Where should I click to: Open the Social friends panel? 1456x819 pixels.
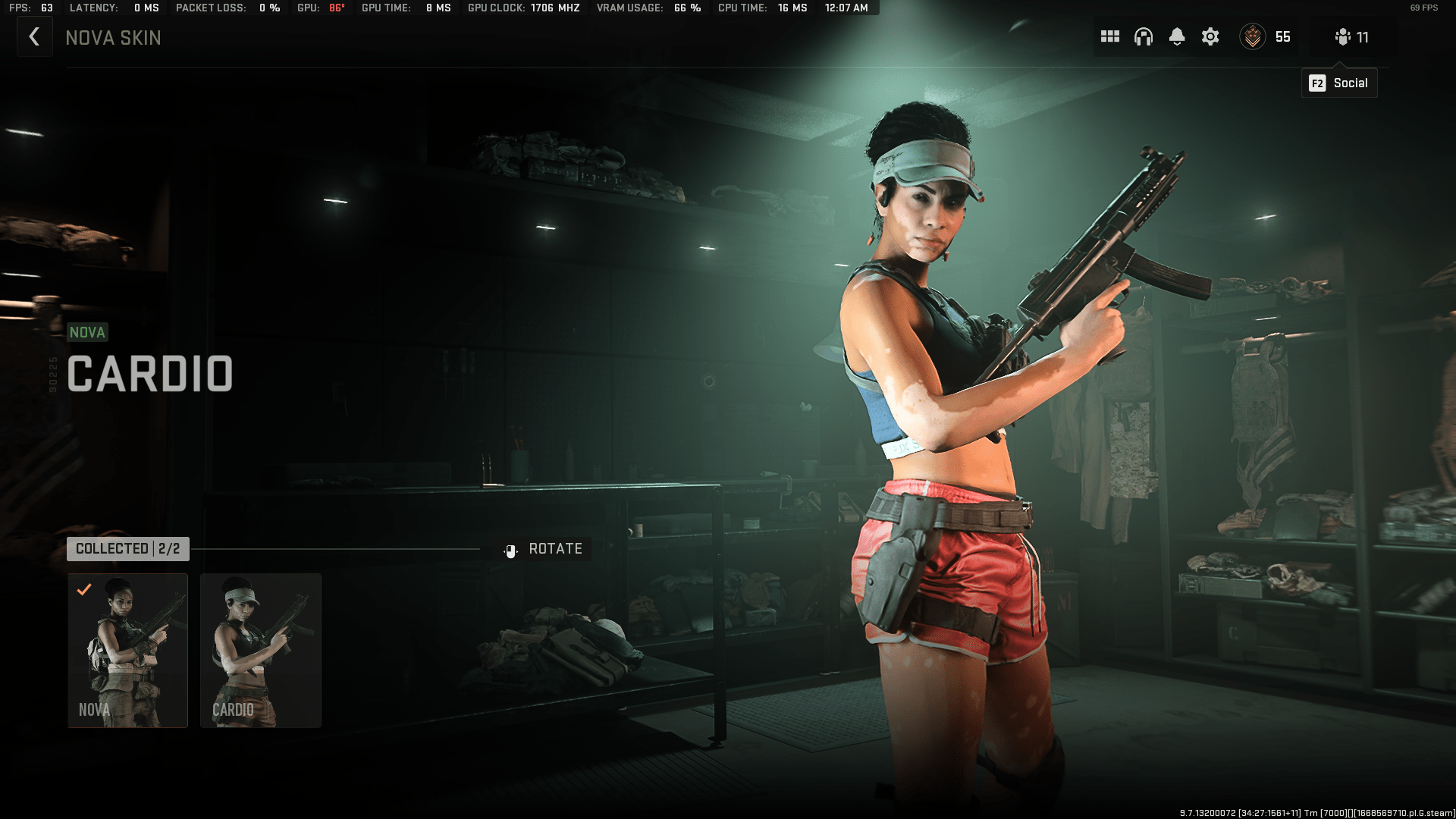1352,37
